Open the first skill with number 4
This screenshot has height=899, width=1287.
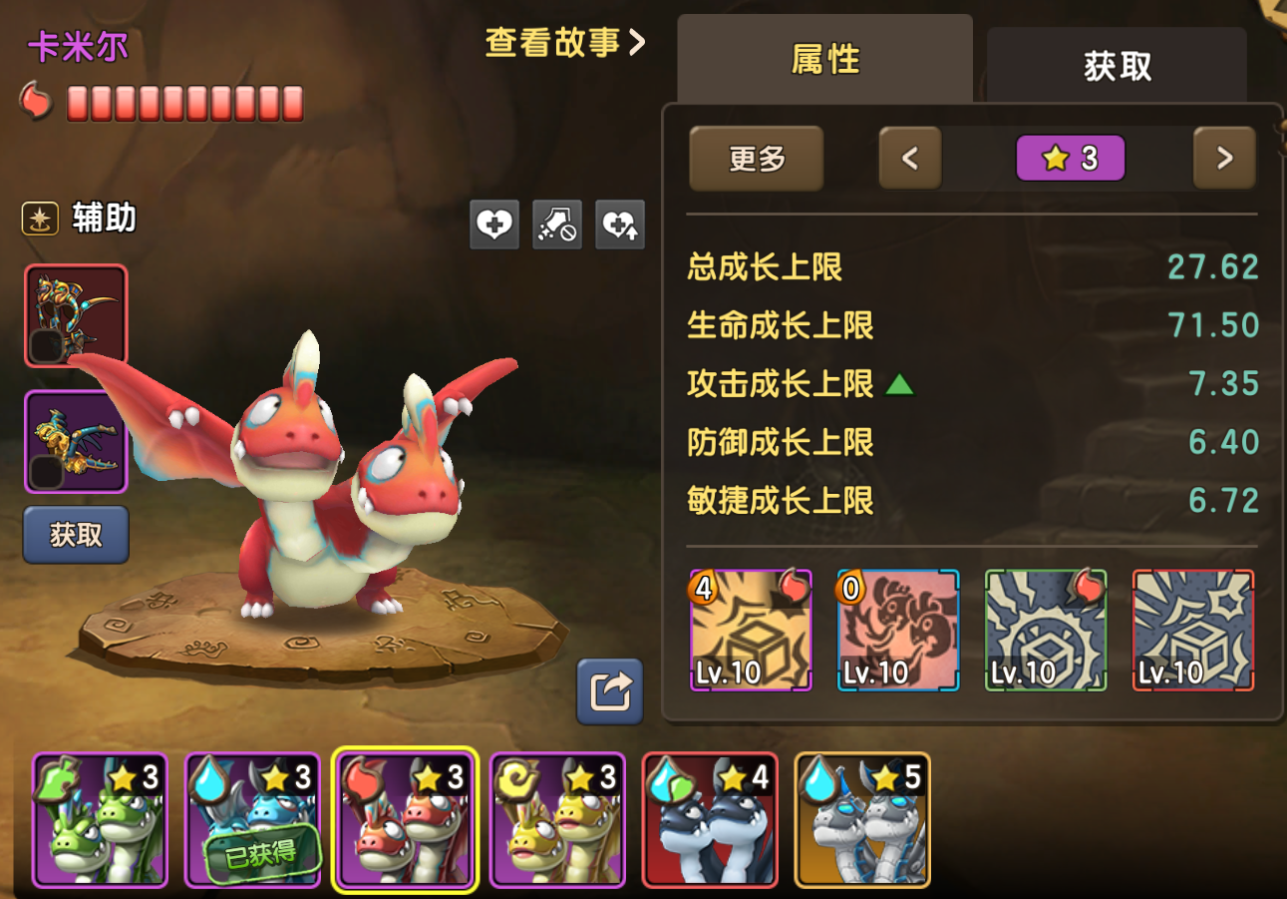(x=751, y=630)
